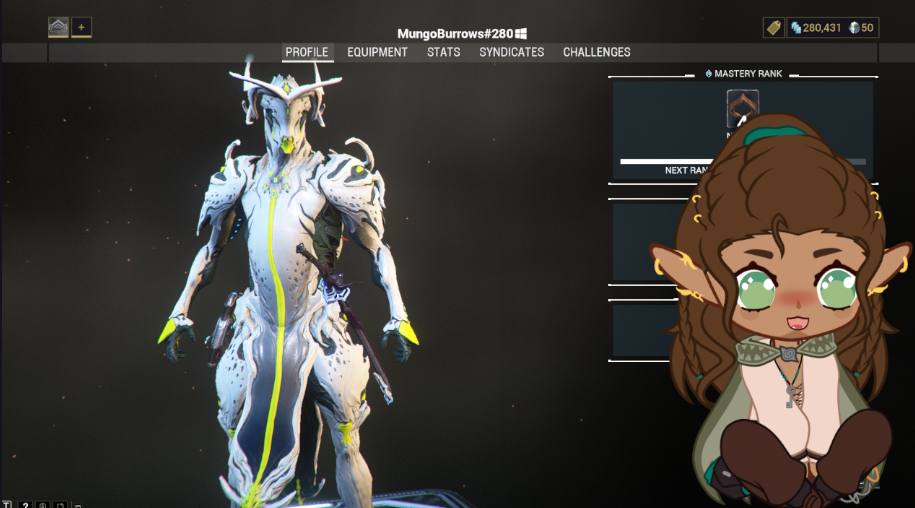Open the Stats tab
Viewport: 915px width, 508px height.
point(443,52)
